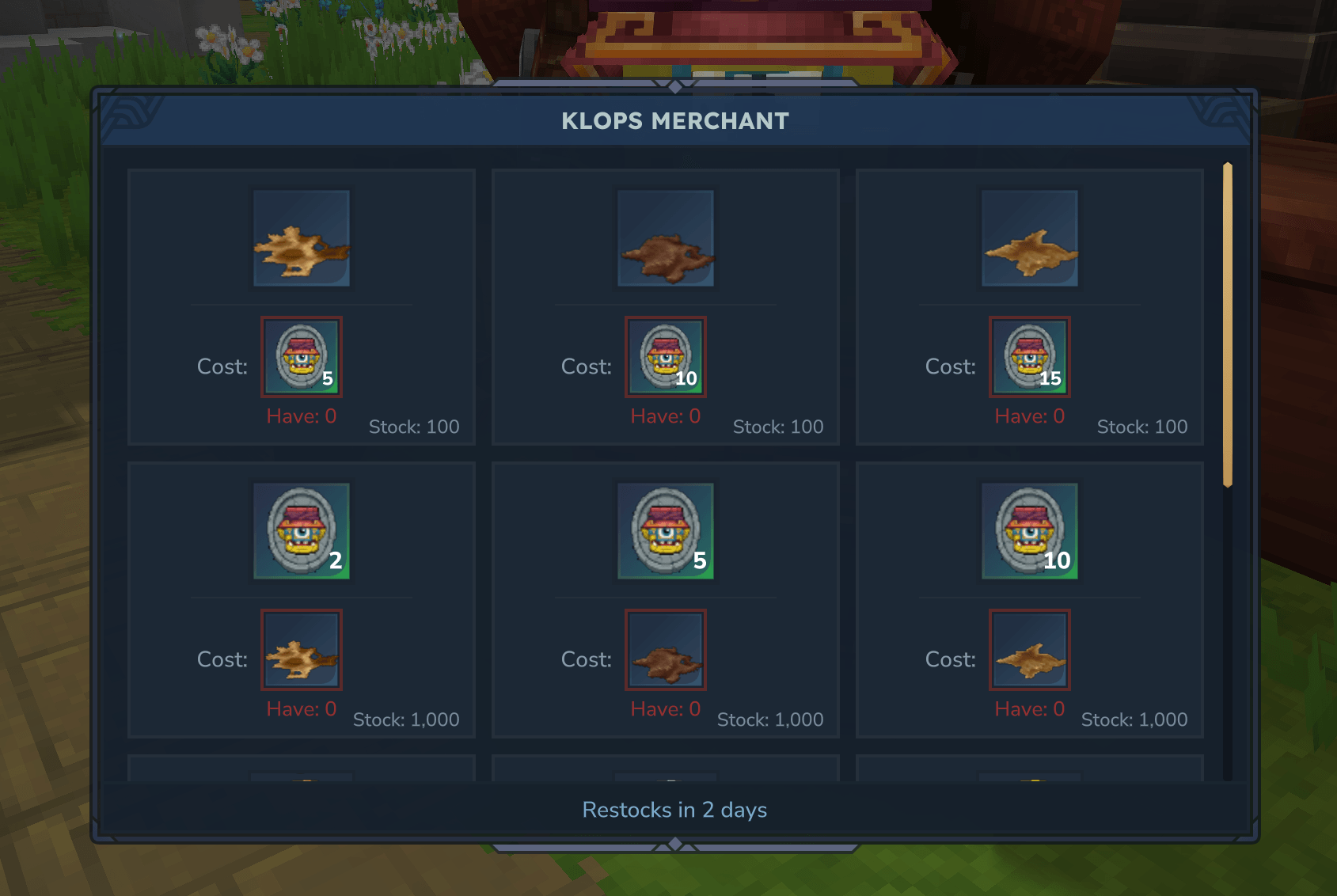Screen dimensions: 1337x896
Task: Click the light hide cost slot for 2 tokens
Action: tap(302, 650)
